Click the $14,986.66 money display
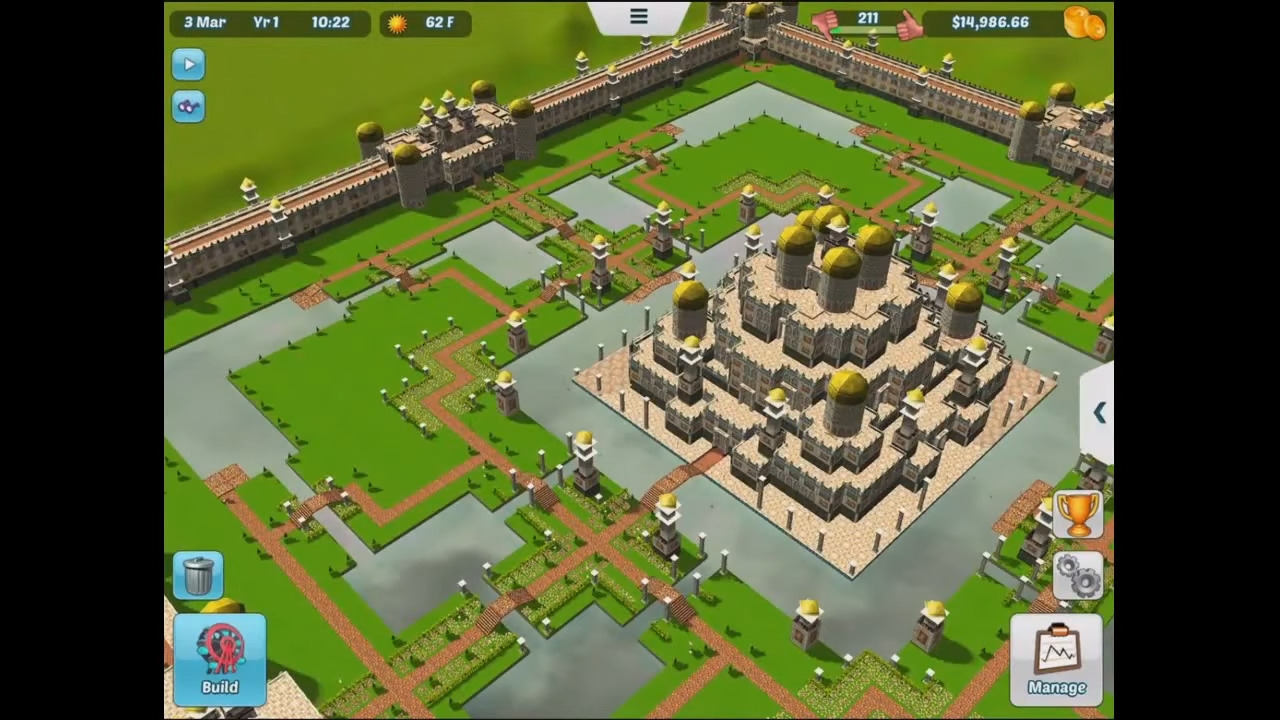 pyautogui.click(x=989, y=22)
